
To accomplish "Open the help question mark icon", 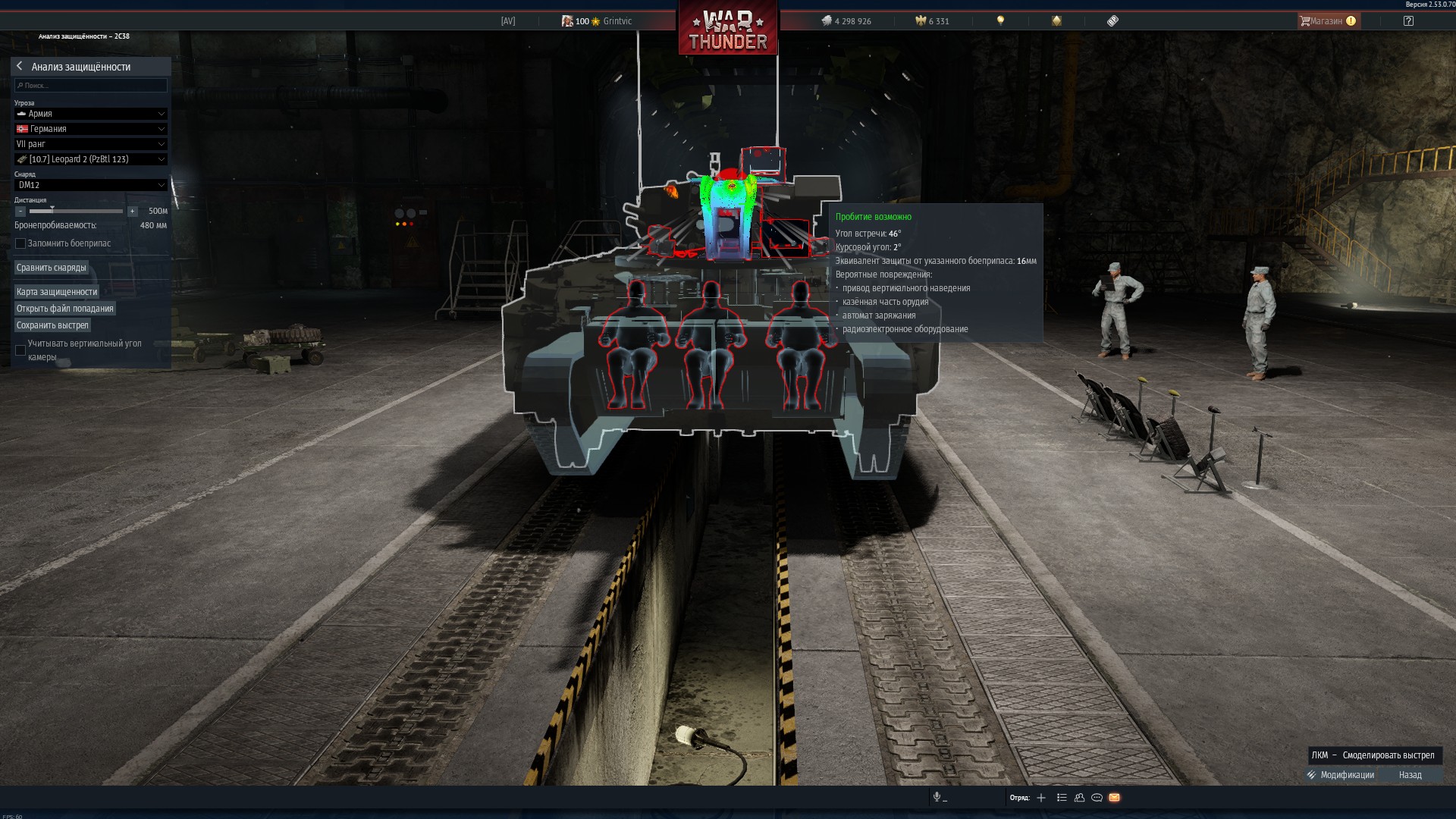I will click(1408, 21).
